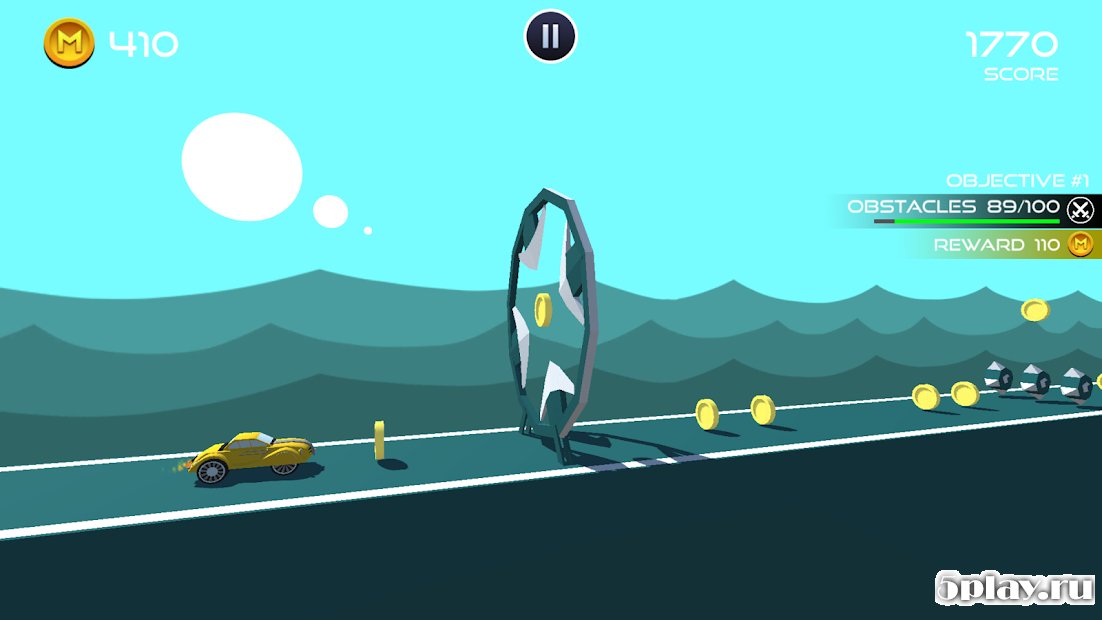Pause the game with the pause button
1102x620 pixels.
point(551,37)
